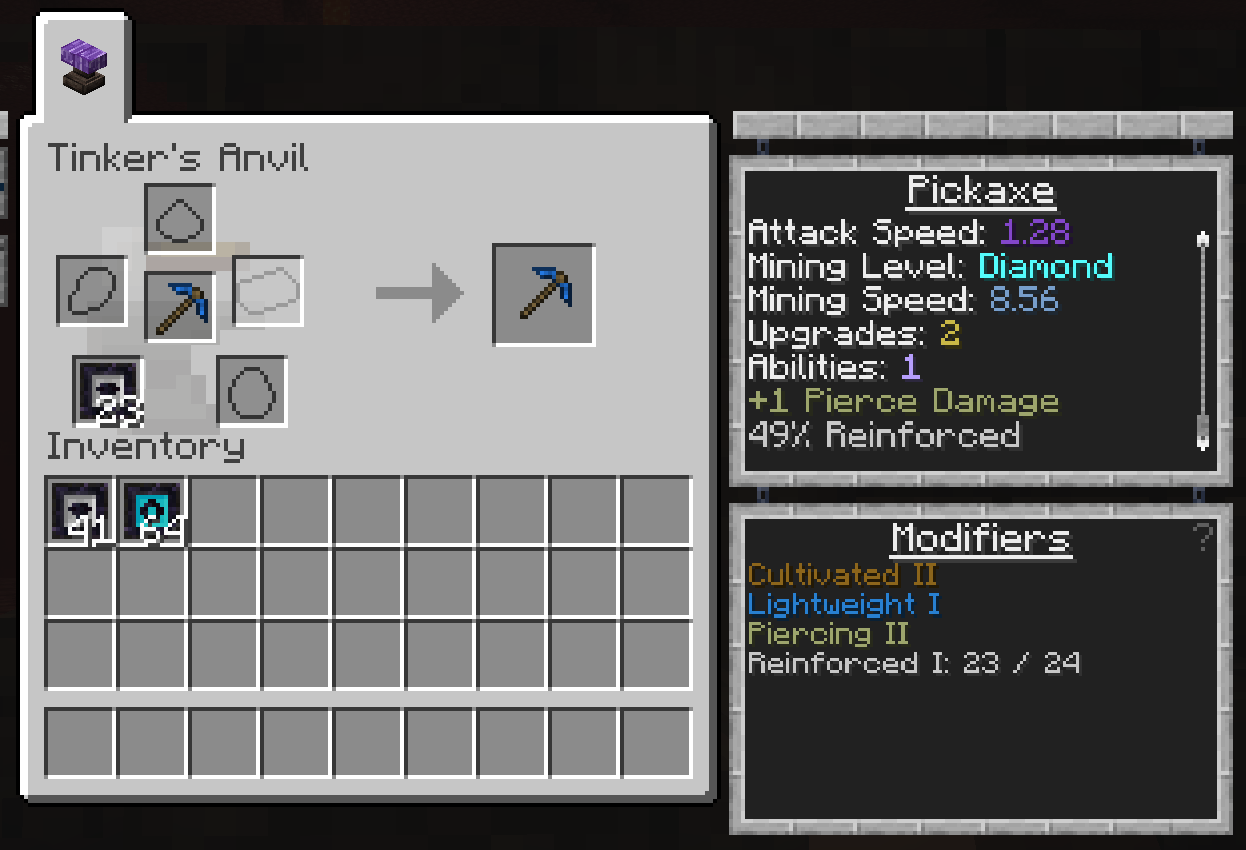Pick up the pickaxe from the center input slot
1246x850 pixels.
click(x=180, y=306)
